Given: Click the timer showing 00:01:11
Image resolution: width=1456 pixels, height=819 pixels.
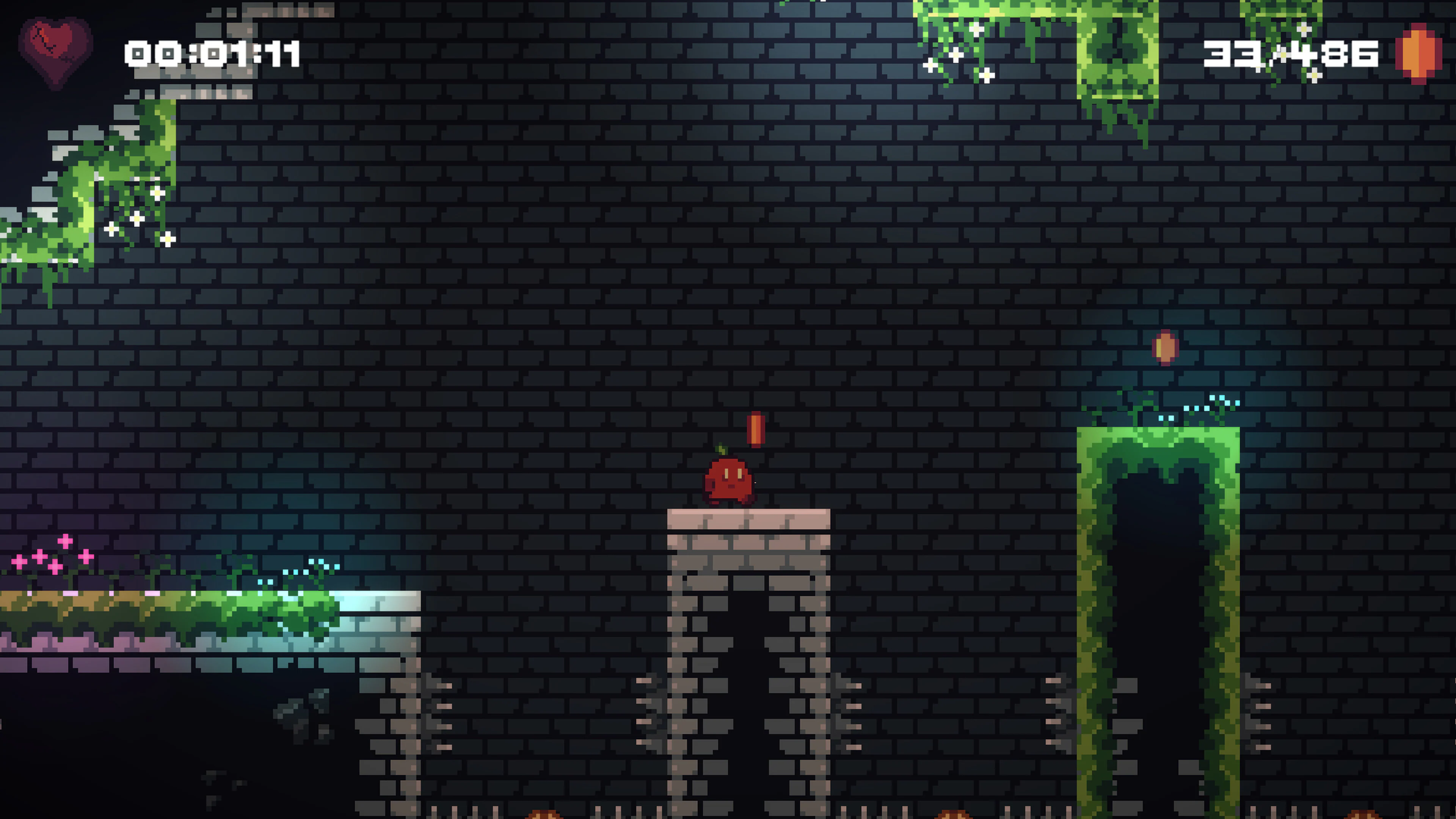Looking at the screenshot, I should point(212,54).
